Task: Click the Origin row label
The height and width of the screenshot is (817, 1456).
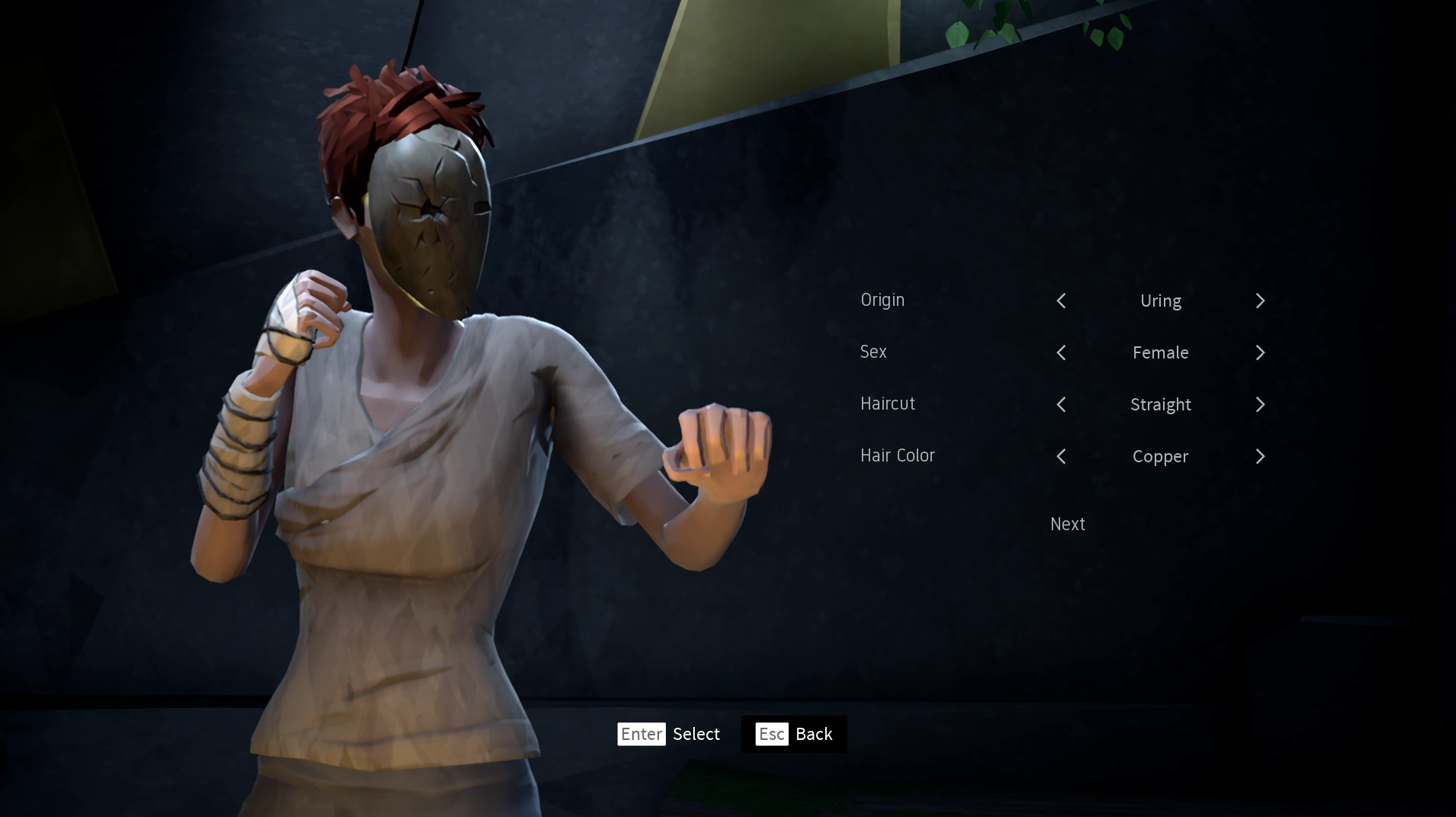Action: coord(882,300)
